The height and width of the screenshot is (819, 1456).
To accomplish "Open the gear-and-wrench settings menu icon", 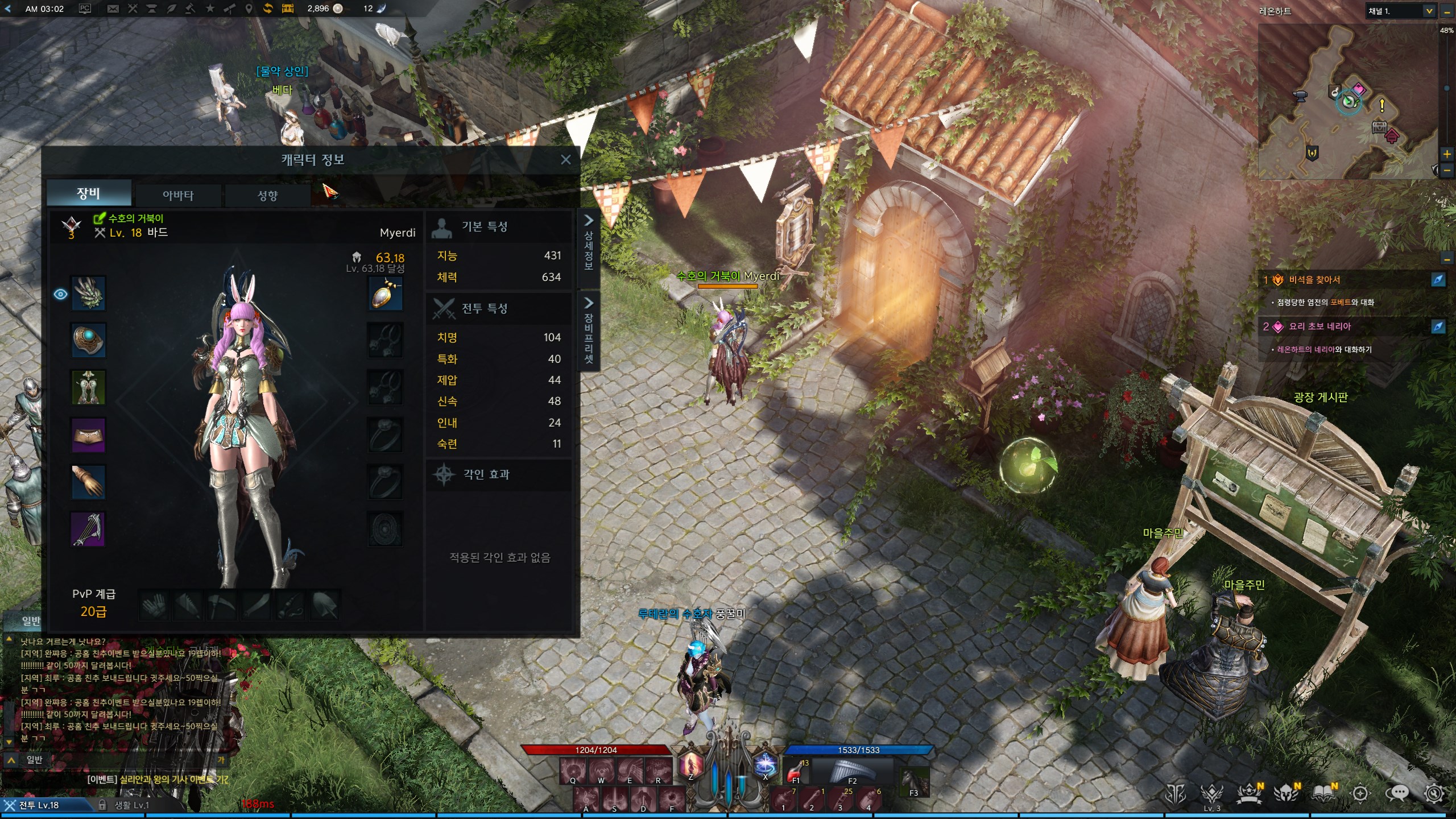I will (1434, 793).
